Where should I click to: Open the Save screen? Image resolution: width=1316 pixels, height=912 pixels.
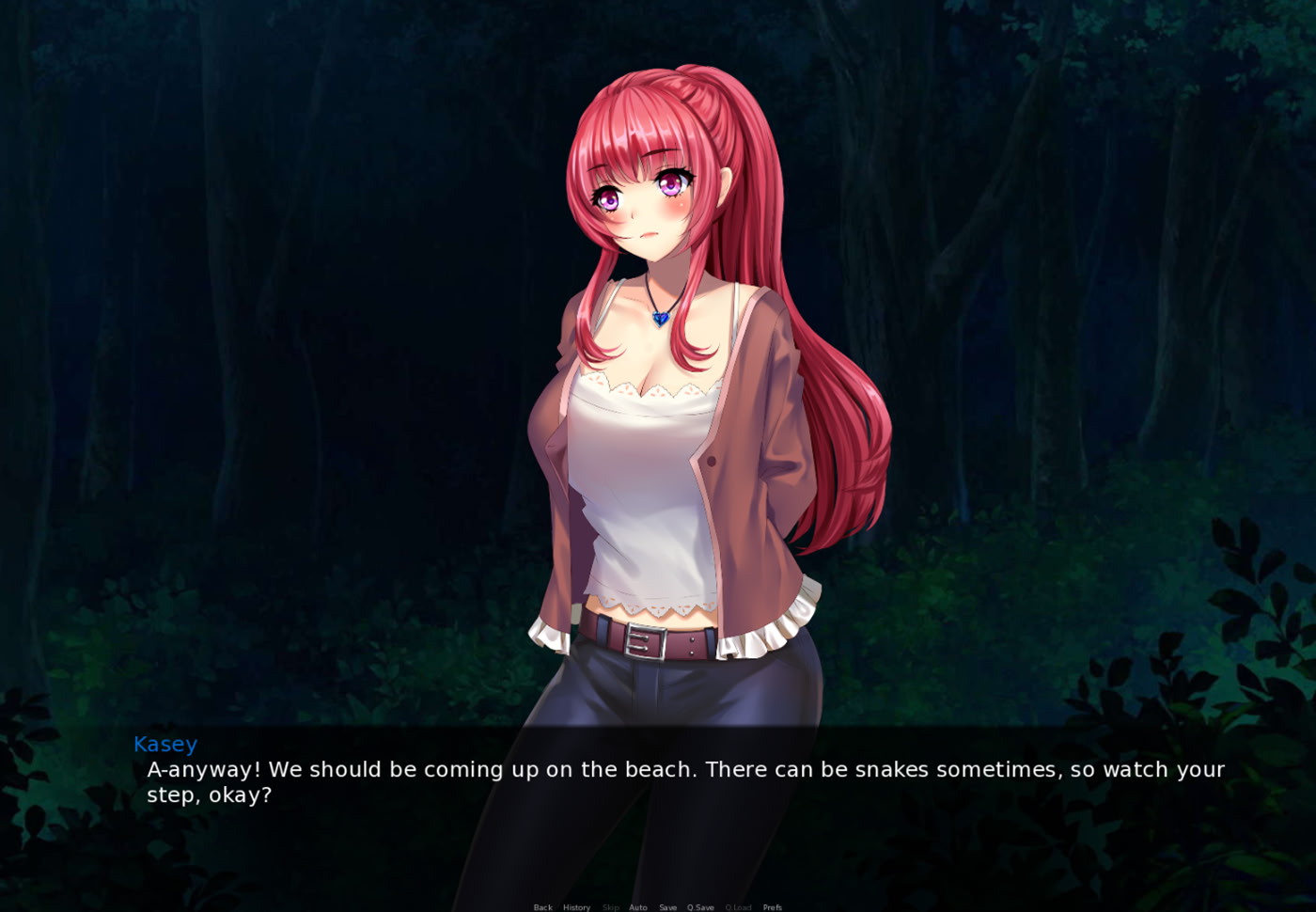click(668, 907)
